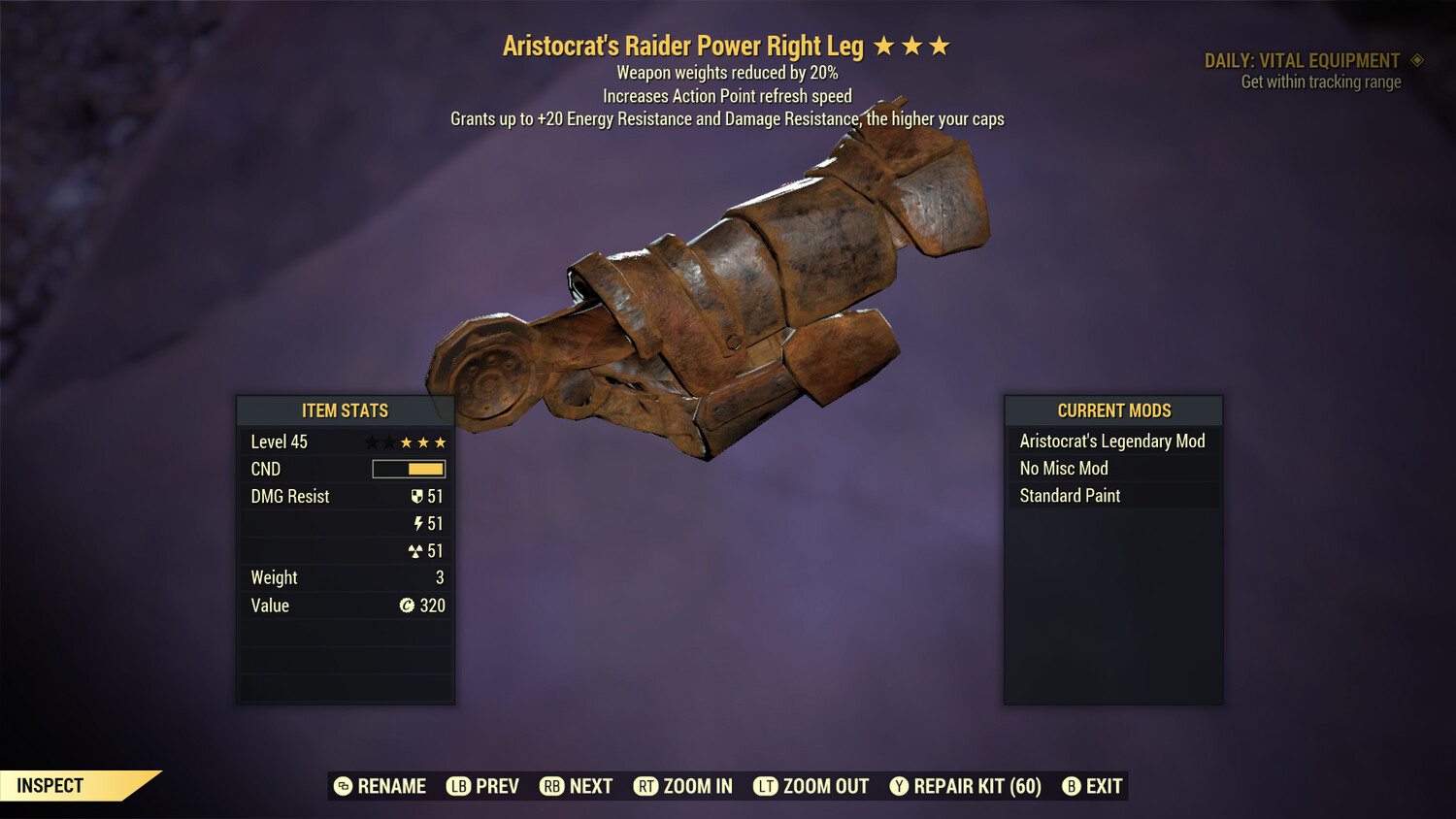Toggle the third legendary star on the title
This screenshot has width=1456, height=819.
[938, 44]
